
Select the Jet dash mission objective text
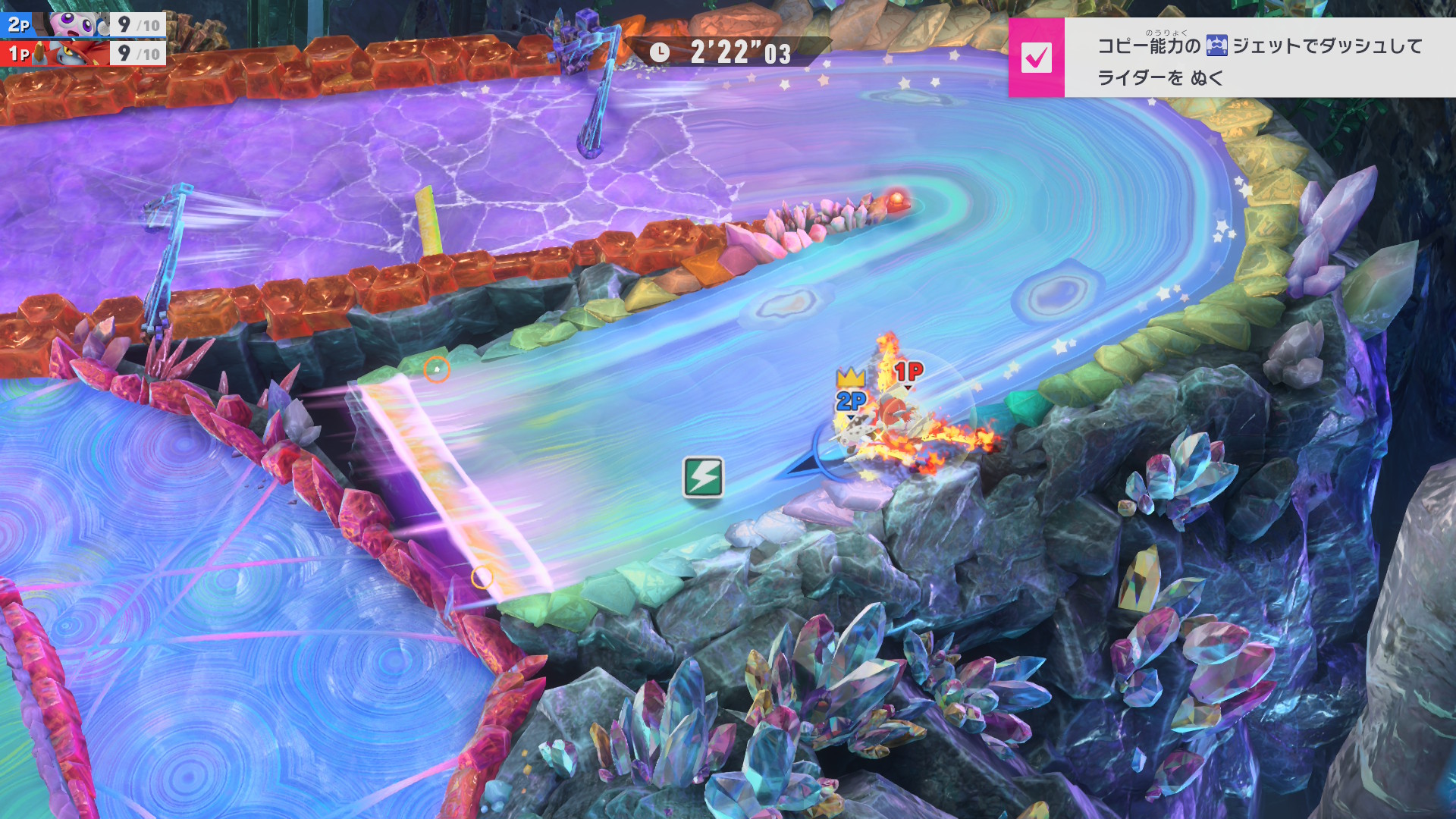tap(1259, 61)
